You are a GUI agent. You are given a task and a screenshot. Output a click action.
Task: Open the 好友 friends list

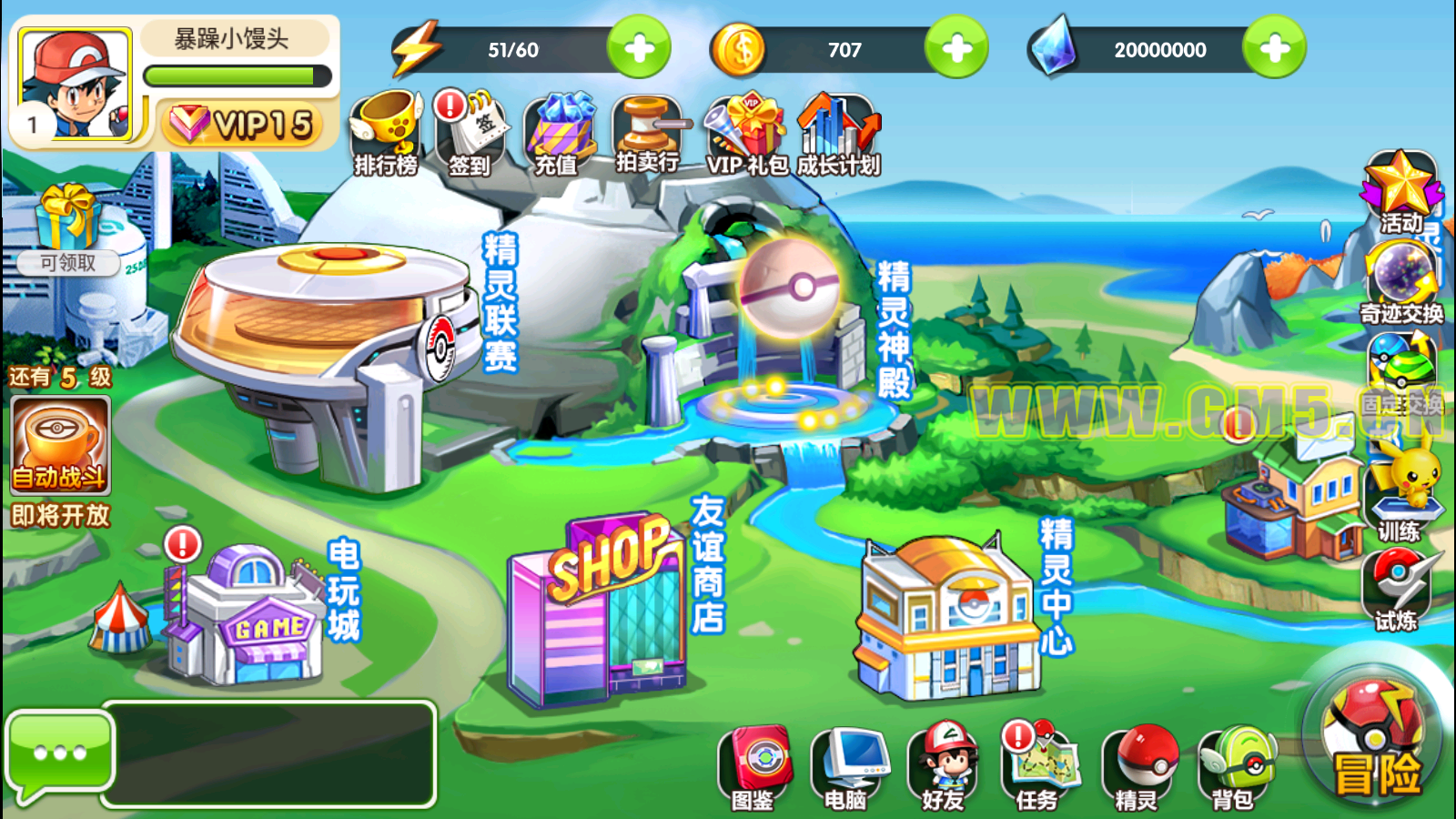click(x=944, y=766)
